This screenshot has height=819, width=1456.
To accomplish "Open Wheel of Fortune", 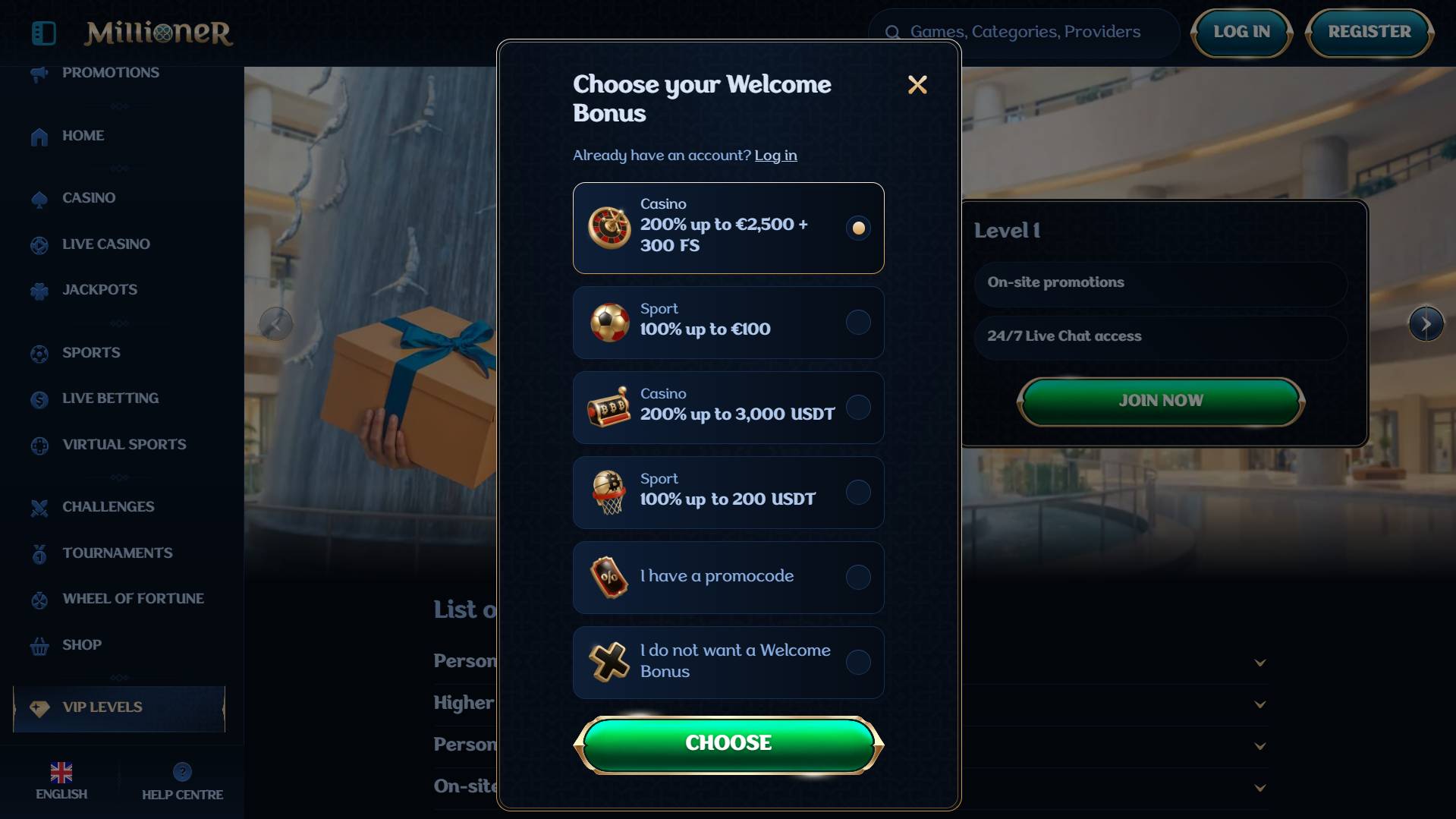I will click(x=133, y=599).
